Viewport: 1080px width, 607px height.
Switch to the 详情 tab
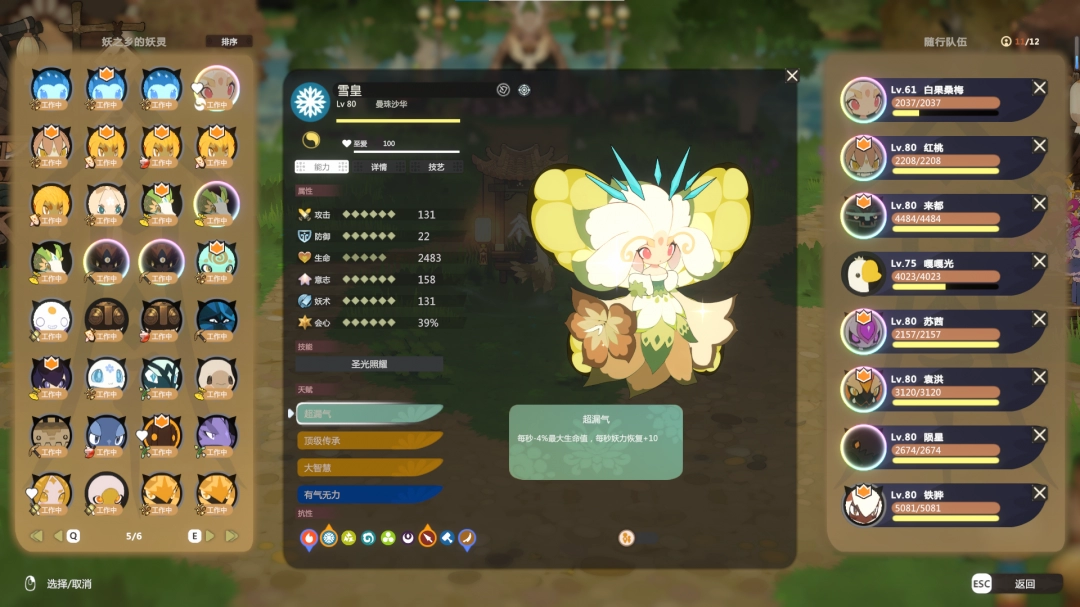pos(379,167)
